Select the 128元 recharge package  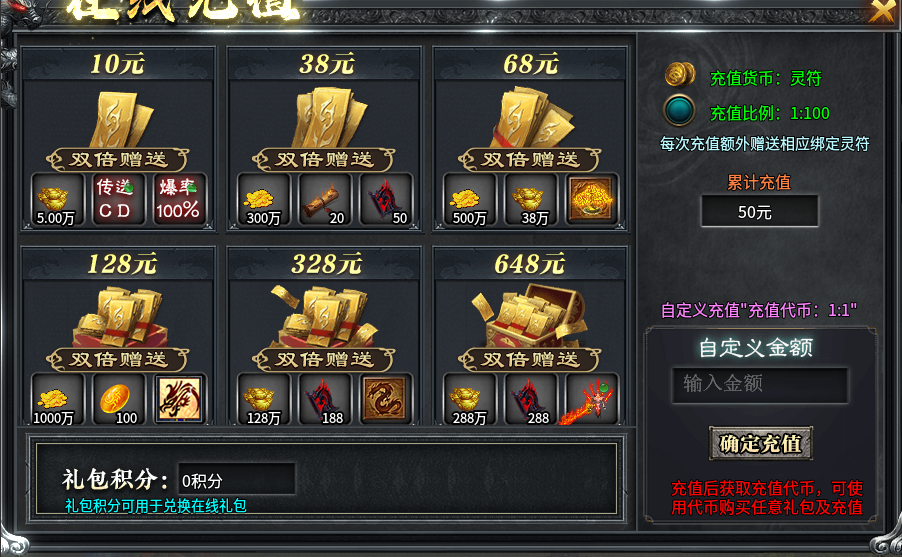coord(118,320)
